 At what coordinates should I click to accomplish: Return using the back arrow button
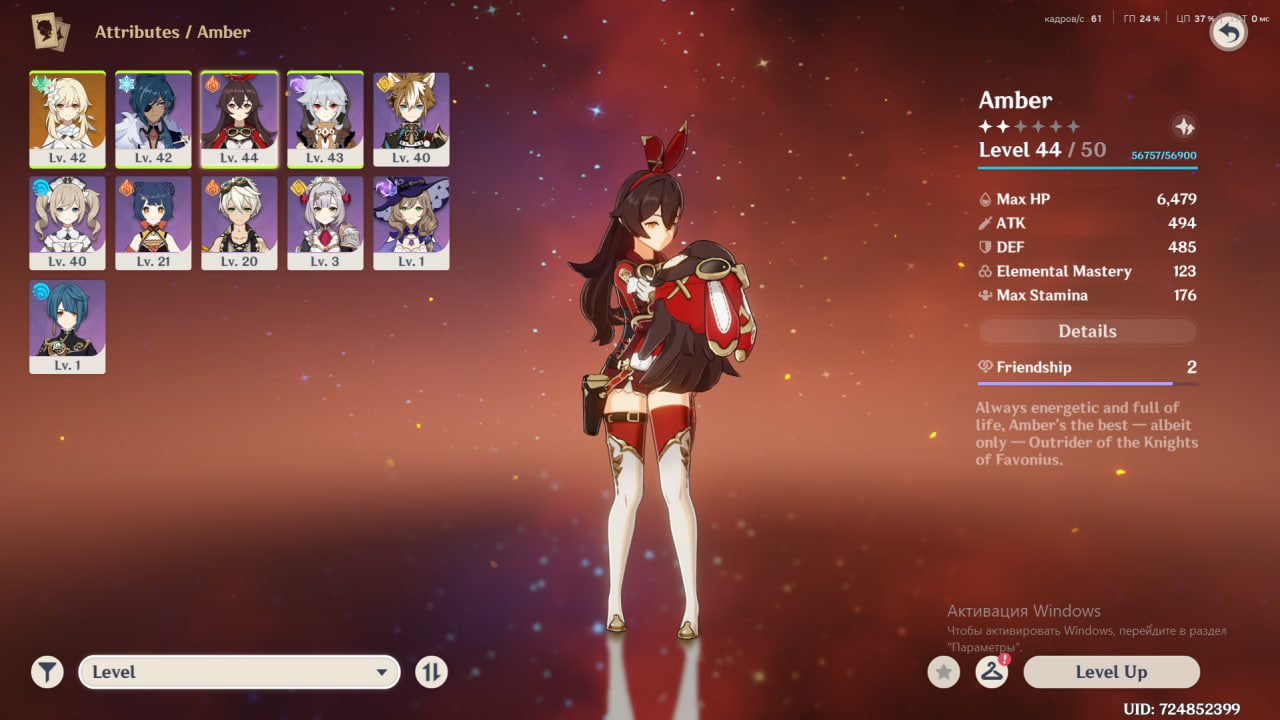tap(1228, 32)
